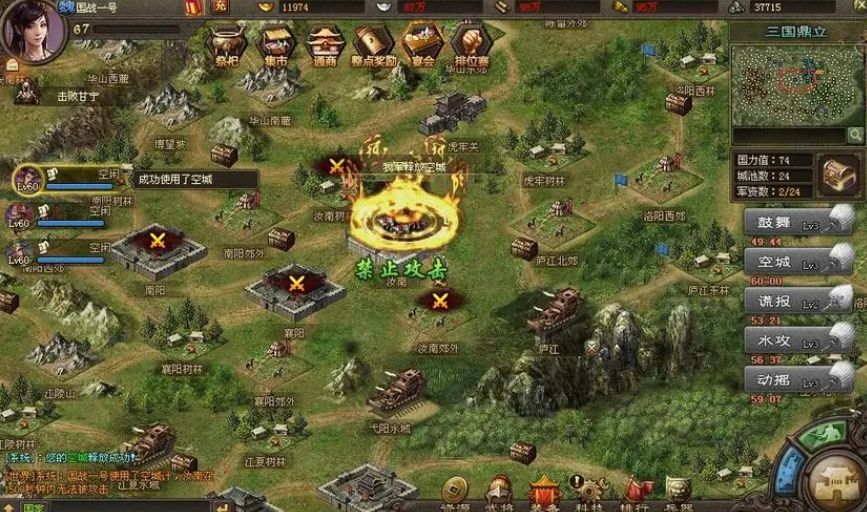
Task: Open the player avatar portrait
Action: click(33, 30)
